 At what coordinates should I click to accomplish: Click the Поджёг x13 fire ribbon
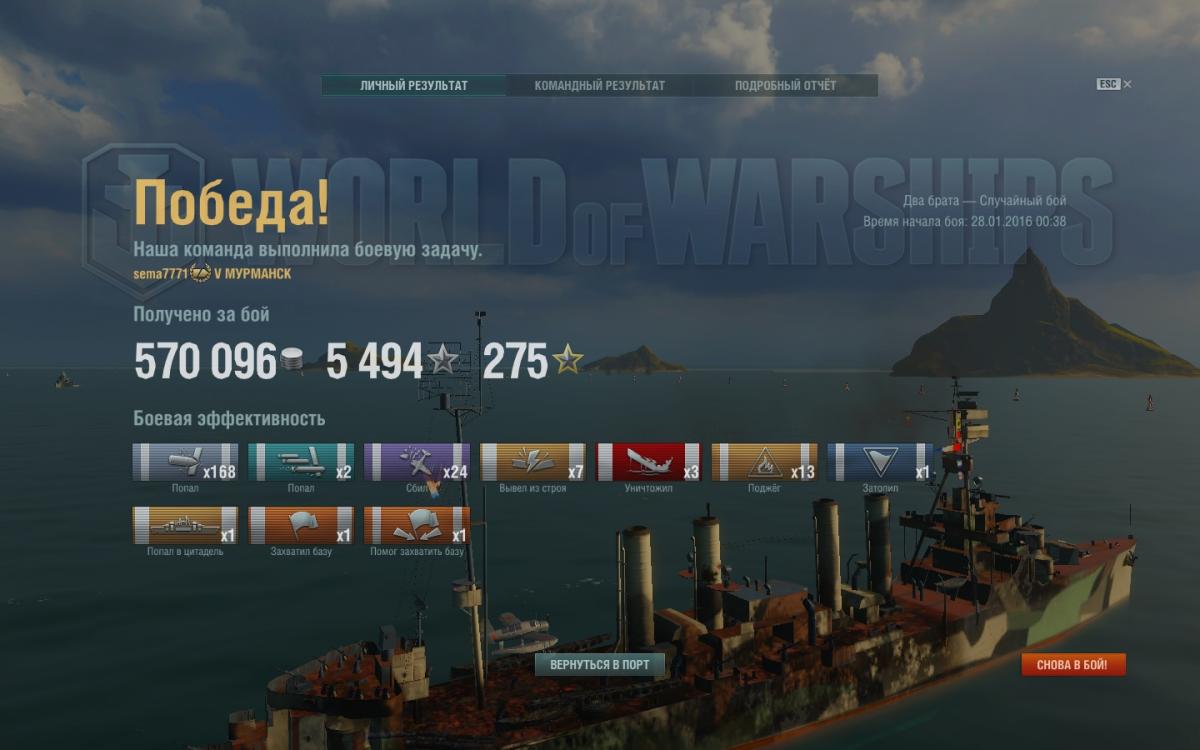tap(765, 462)
